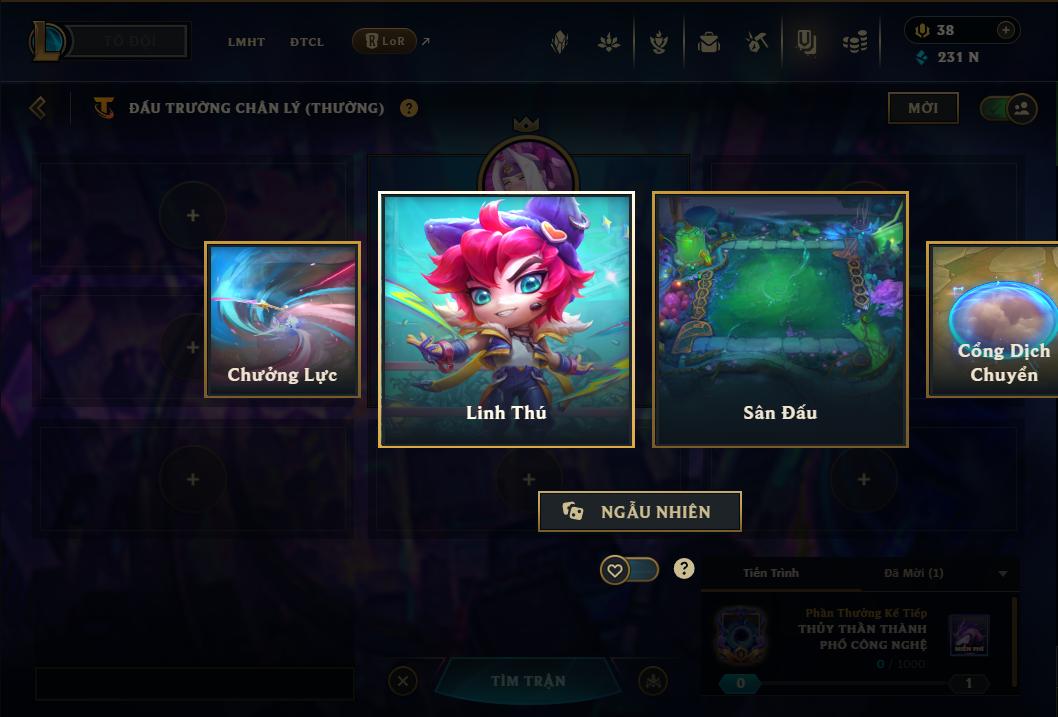Image resolution: width=1058 pixels, height=717 pixels.
Task: Switch to the LMHT tab
Action: 246,42
